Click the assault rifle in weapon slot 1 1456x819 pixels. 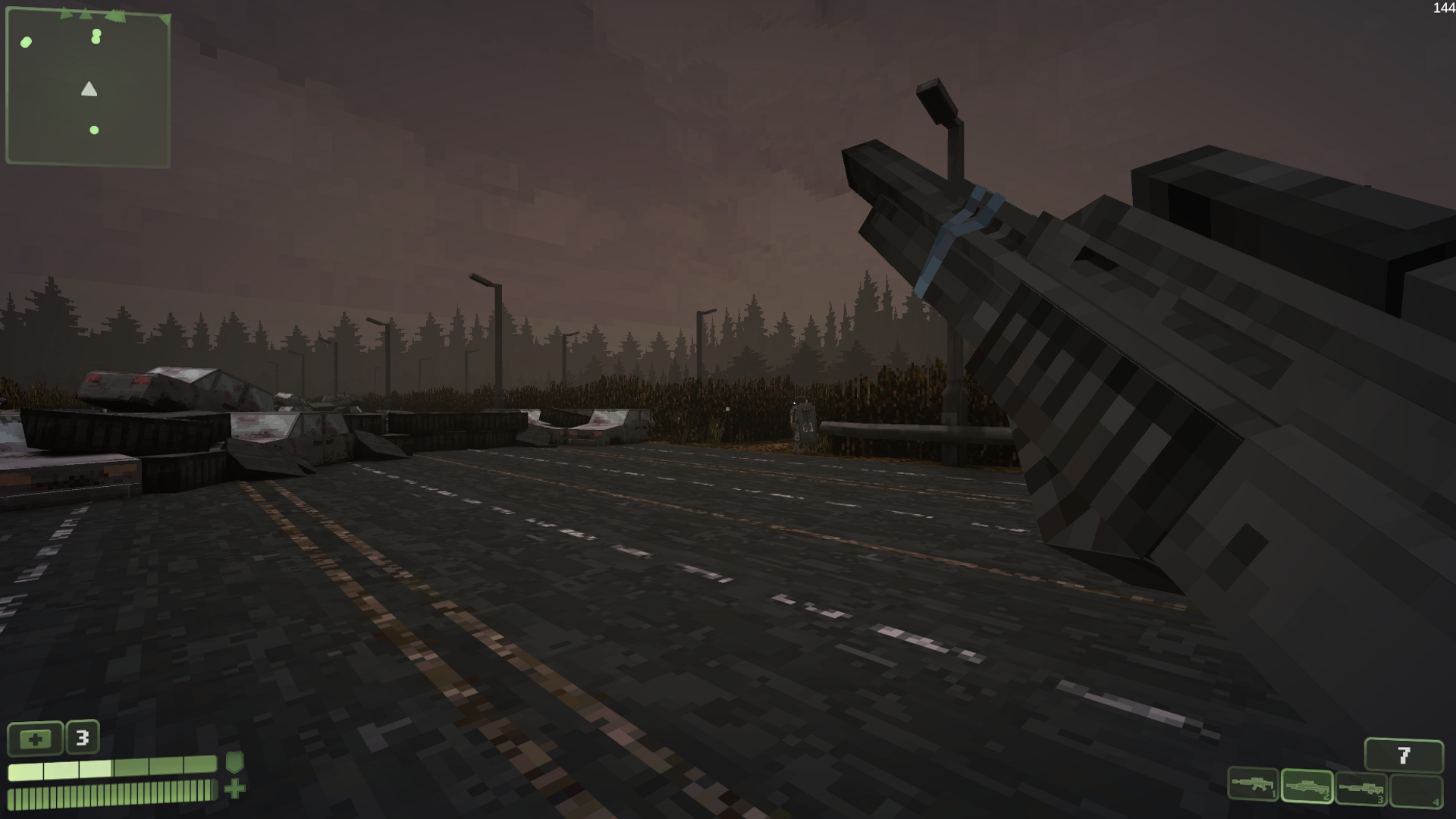point(1254,785)
